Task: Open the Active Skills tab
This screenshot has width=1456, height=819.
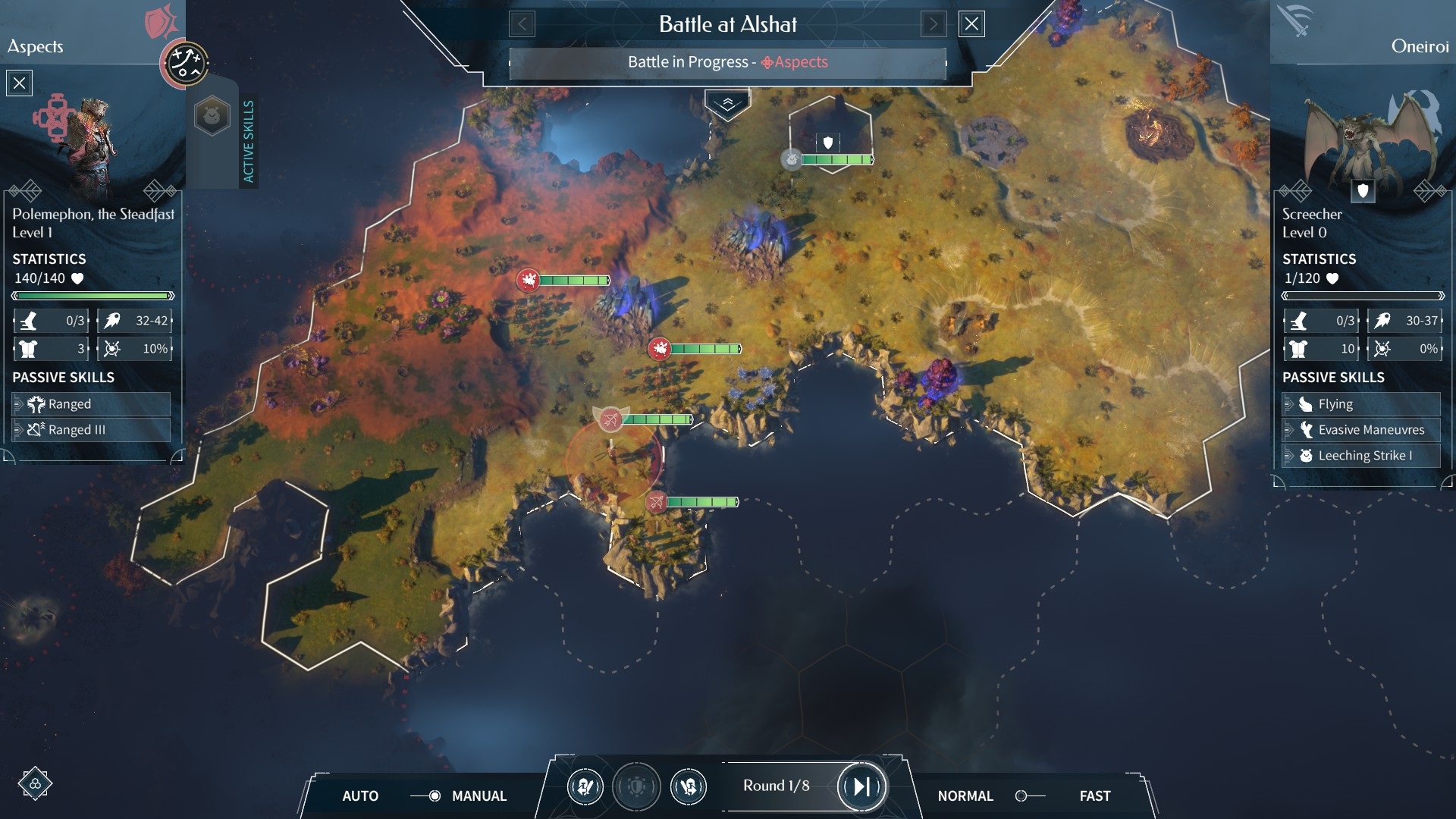Action: (248, 141)
